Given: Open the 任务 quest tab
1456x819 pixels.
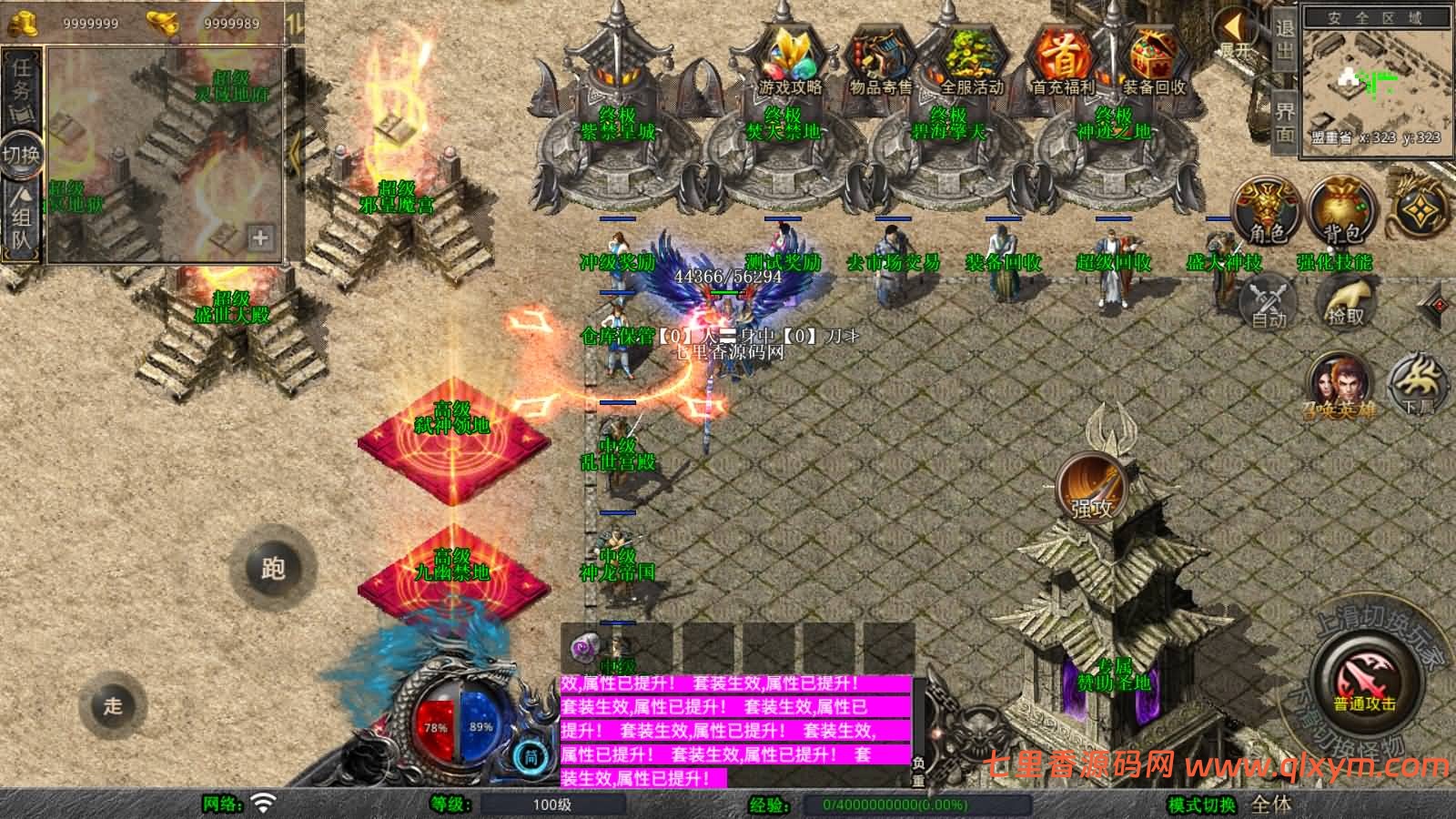Looking at the screenshot, I should [x=22, y=79].
